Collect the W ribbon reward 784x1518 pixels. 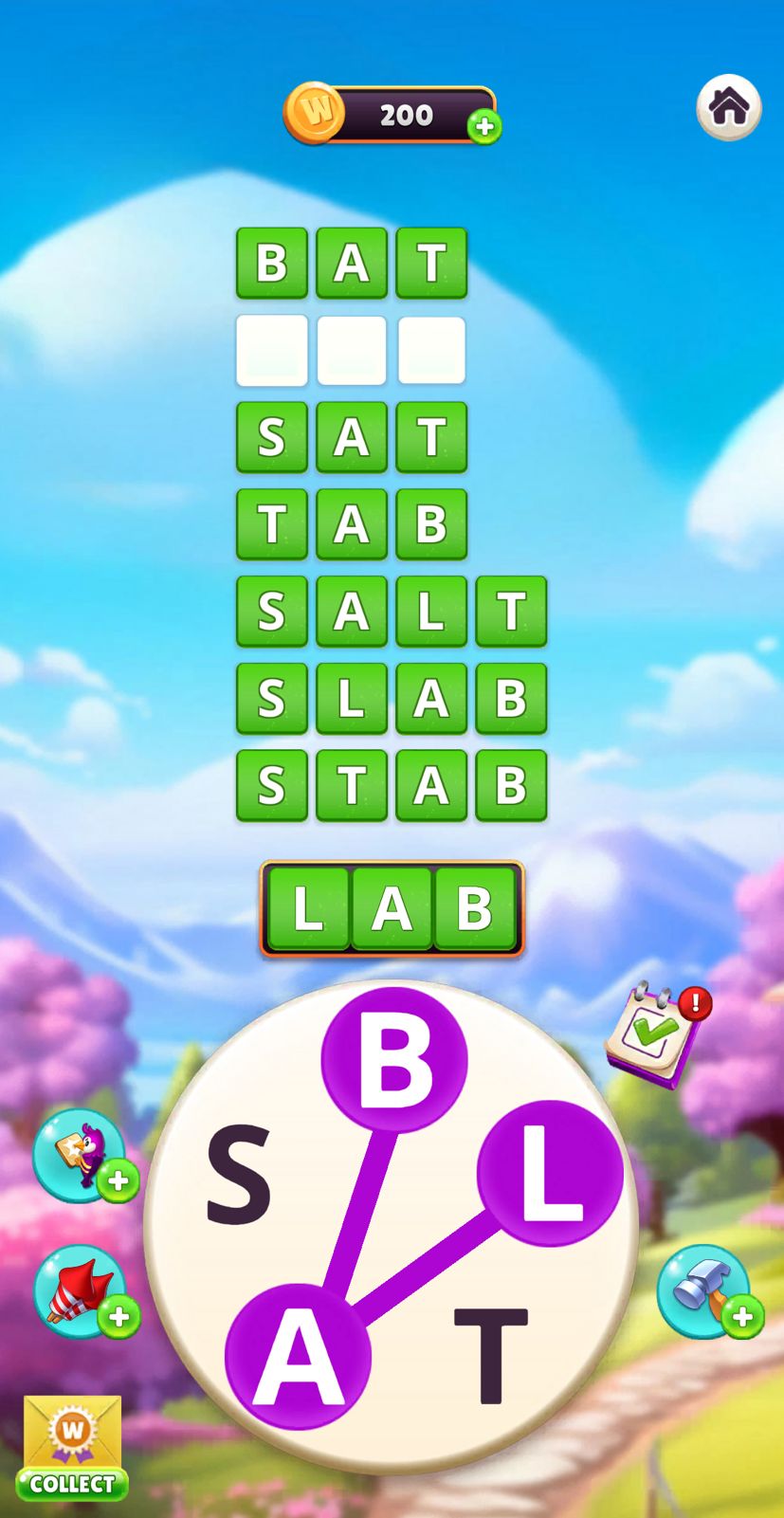(72, 1448)
